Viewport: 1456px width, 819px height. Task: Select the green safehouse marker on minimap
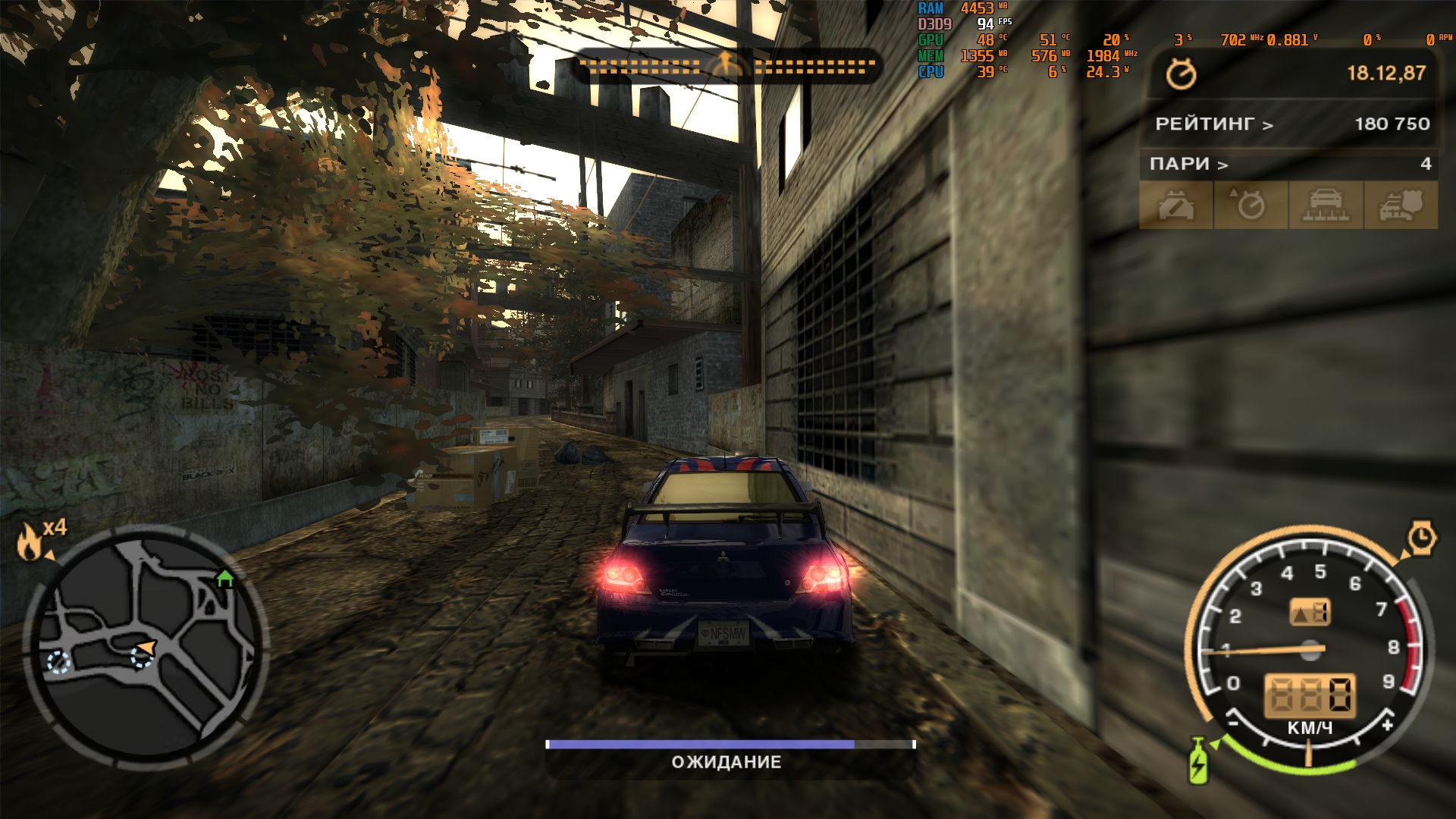tap(224, 579)
